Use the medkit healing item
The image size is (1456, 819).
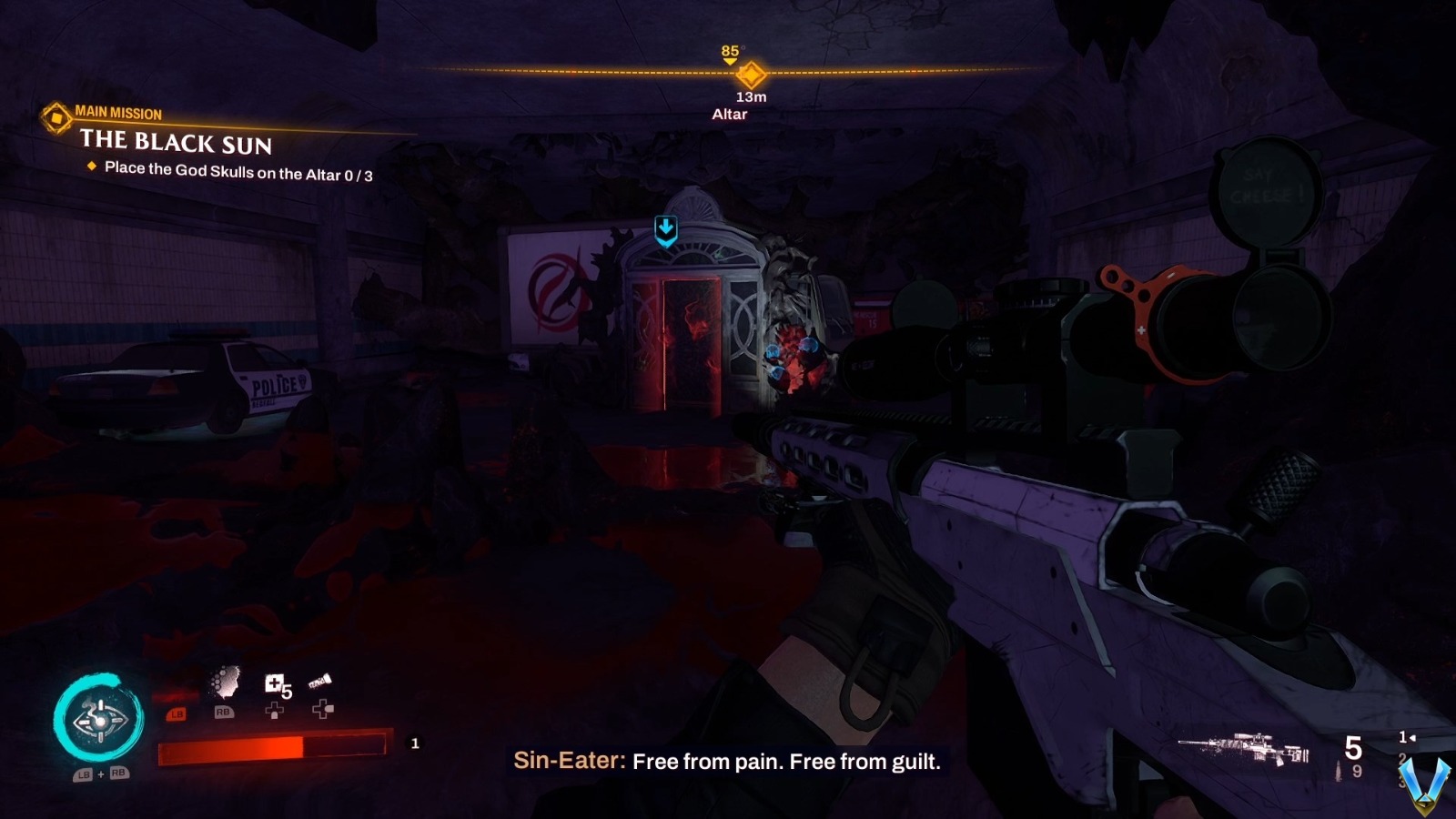click(274, 684)
